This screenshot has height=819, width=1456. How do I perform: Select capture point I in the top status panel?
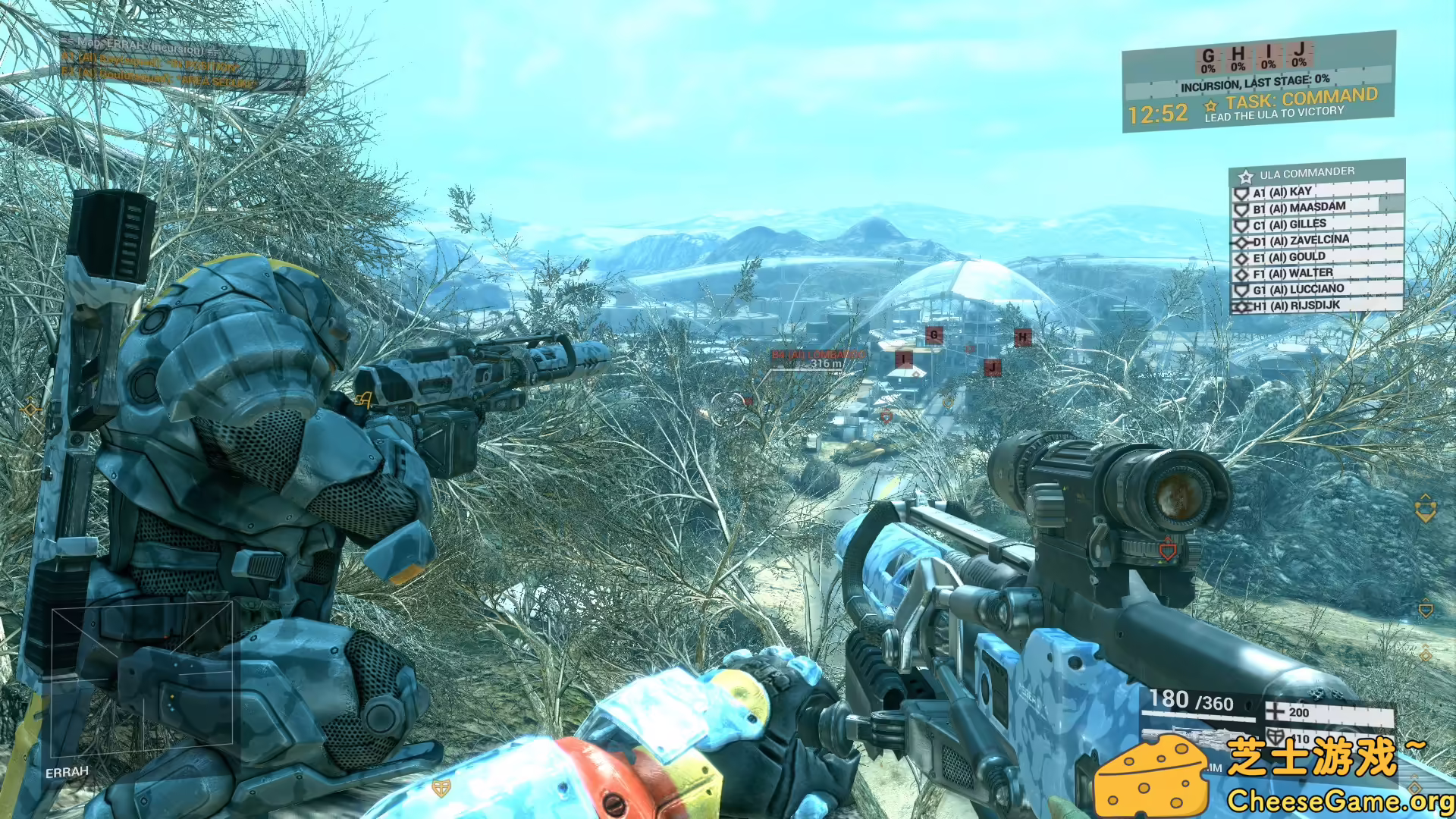tap(1269, 56)
